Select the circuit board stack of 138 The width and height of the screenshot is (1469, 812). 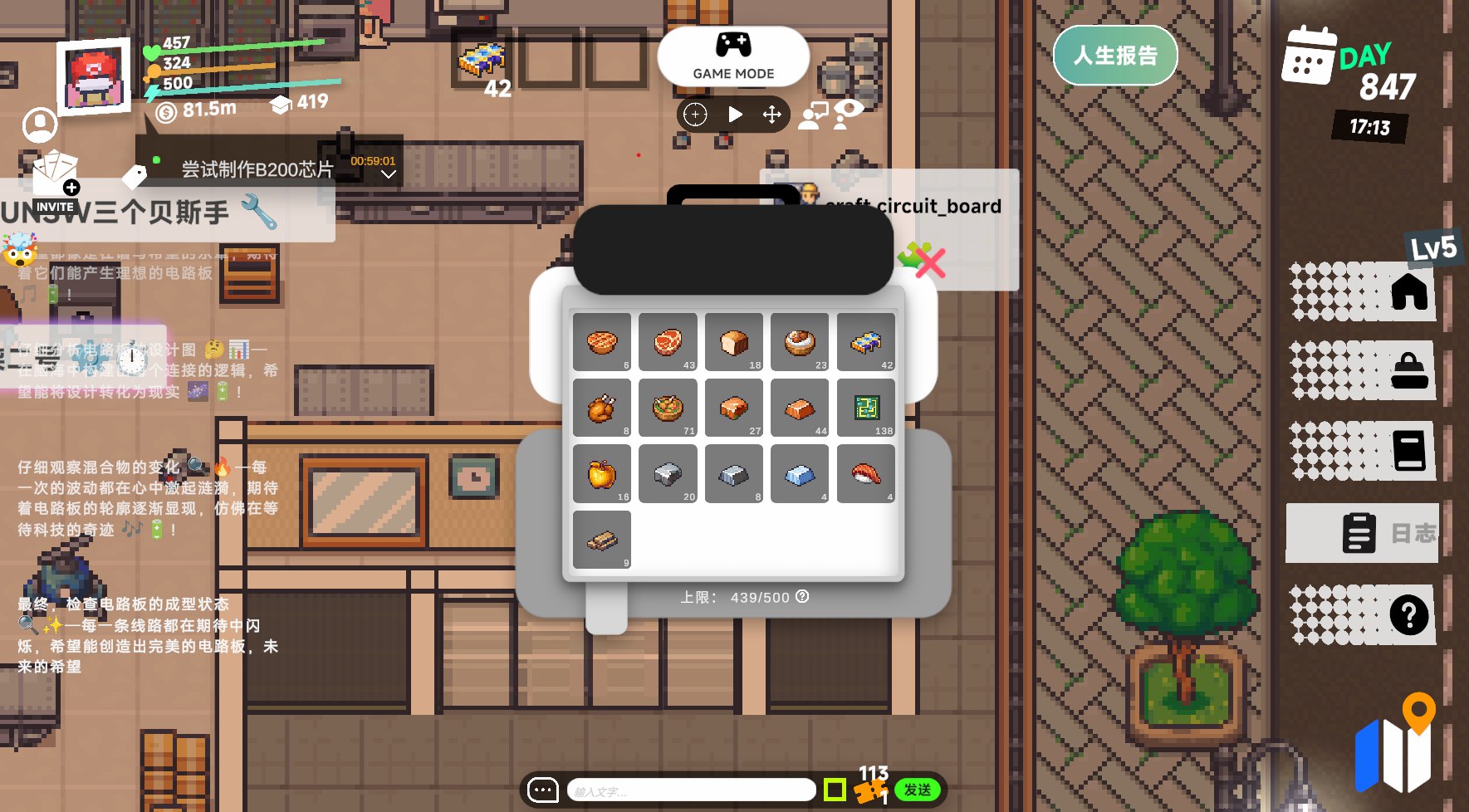pos(866,408)
